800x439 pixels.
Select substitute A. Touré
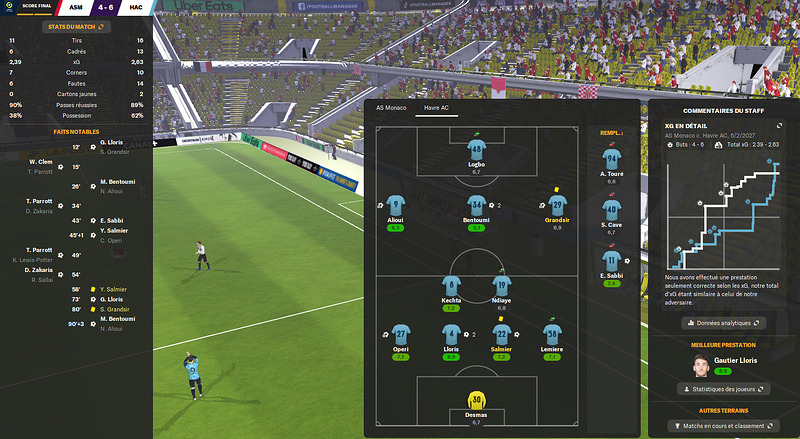pos(611,160)
